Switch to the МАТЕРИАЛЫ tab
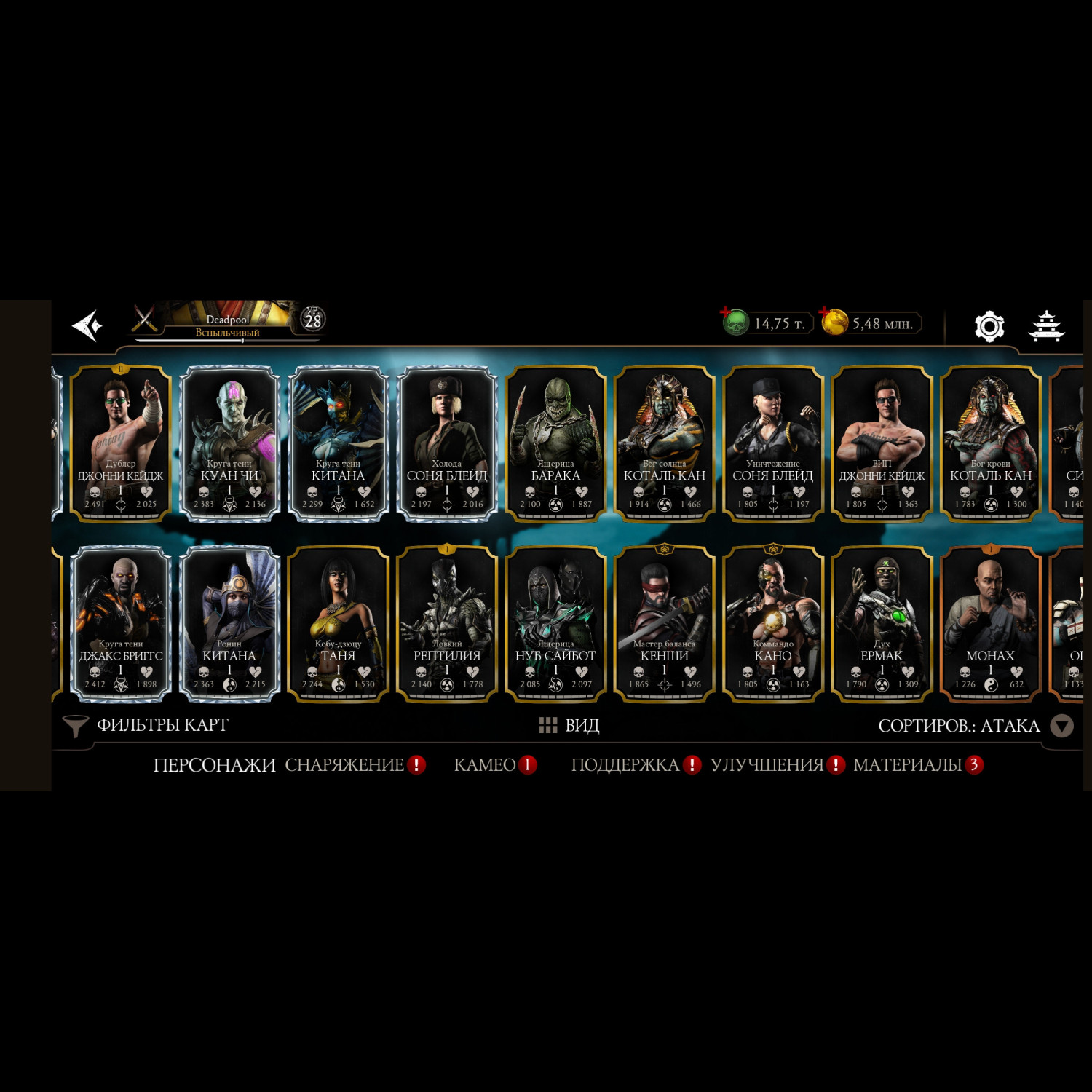The image size is (1092, 1092). pos(908,765)
